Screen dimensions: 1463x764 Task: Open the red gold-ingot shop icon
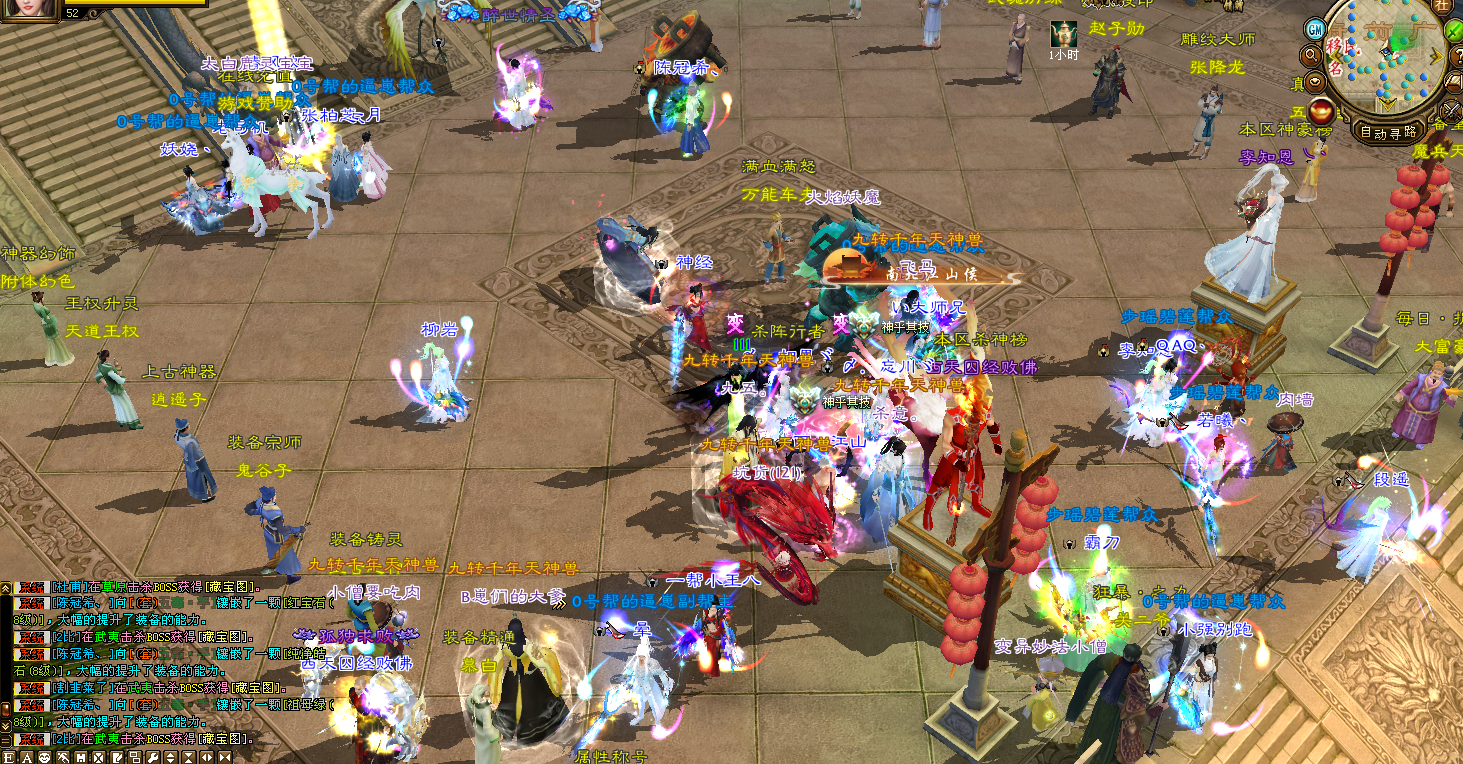1322,112
